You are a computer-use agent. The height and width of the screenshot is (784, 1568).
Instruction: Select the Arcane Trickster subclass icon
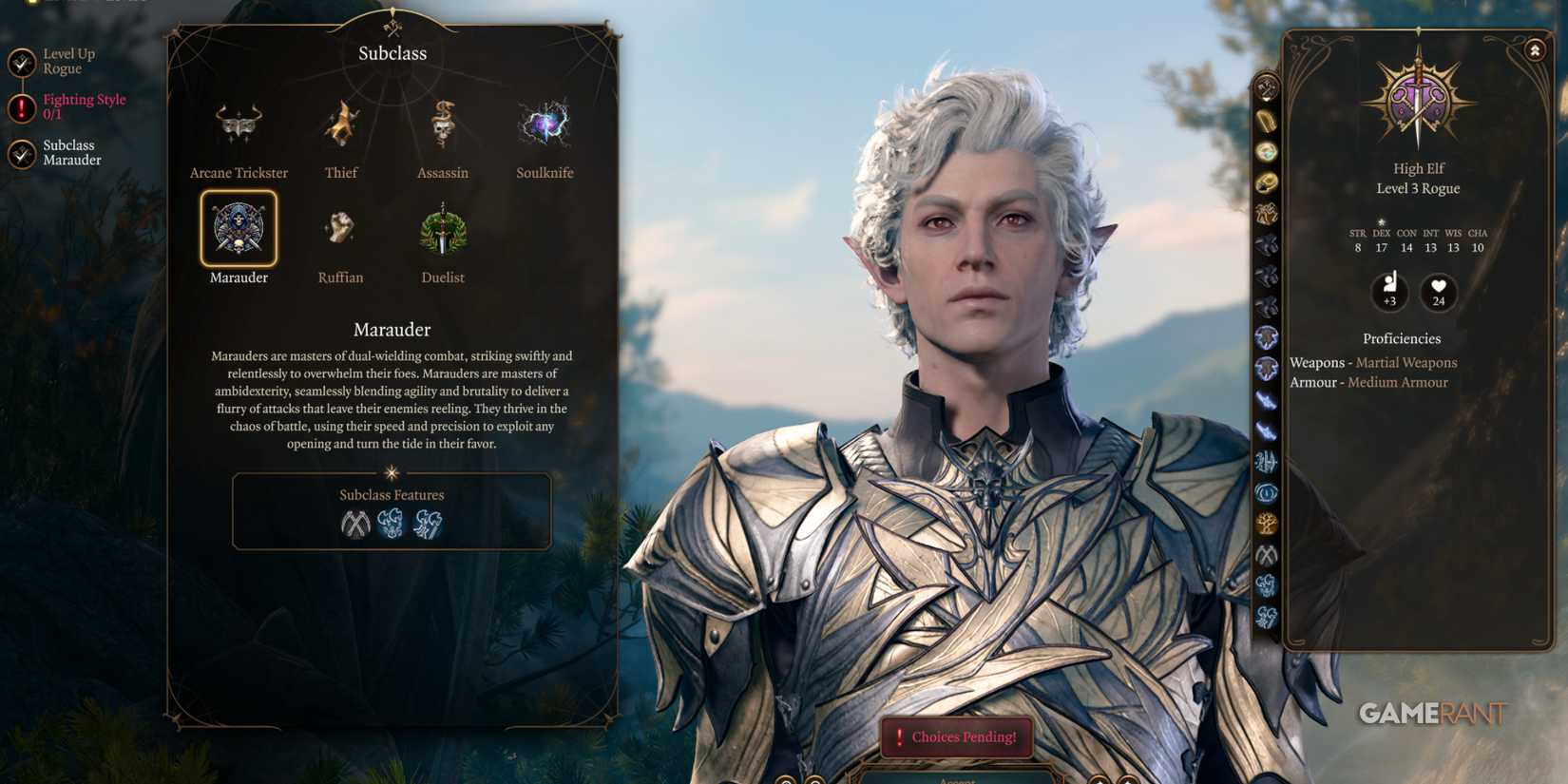(x=238, y=122)
